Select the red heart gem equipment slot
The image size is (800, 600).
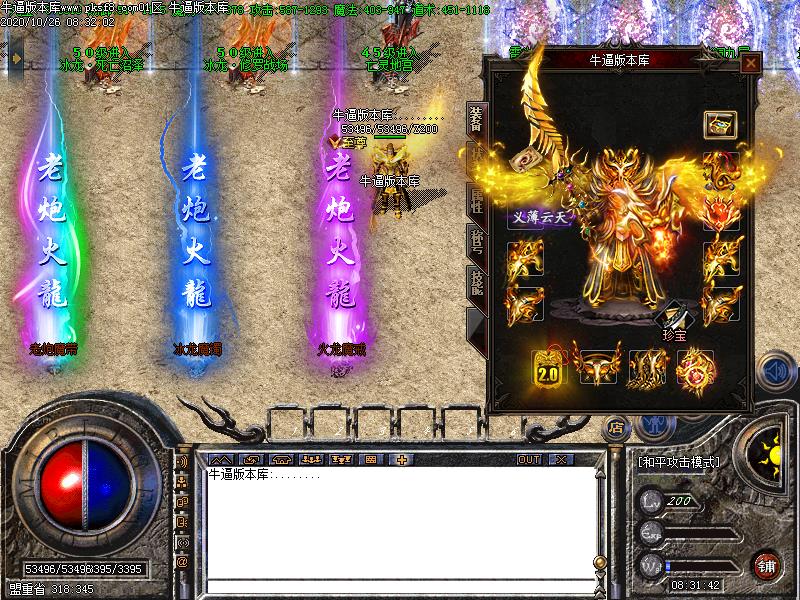point(719,213)
